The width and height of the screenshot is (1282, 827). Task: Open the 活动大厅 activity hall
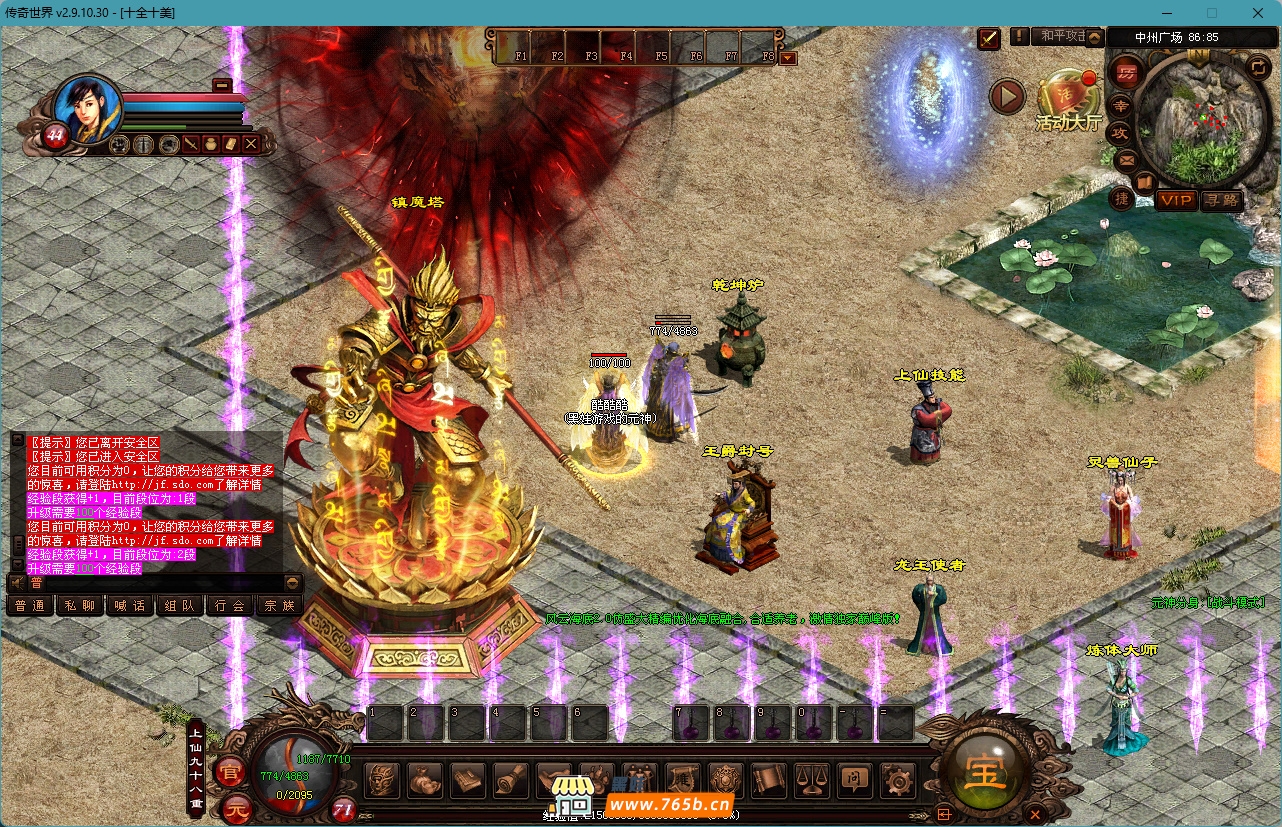coord(1067,101)
